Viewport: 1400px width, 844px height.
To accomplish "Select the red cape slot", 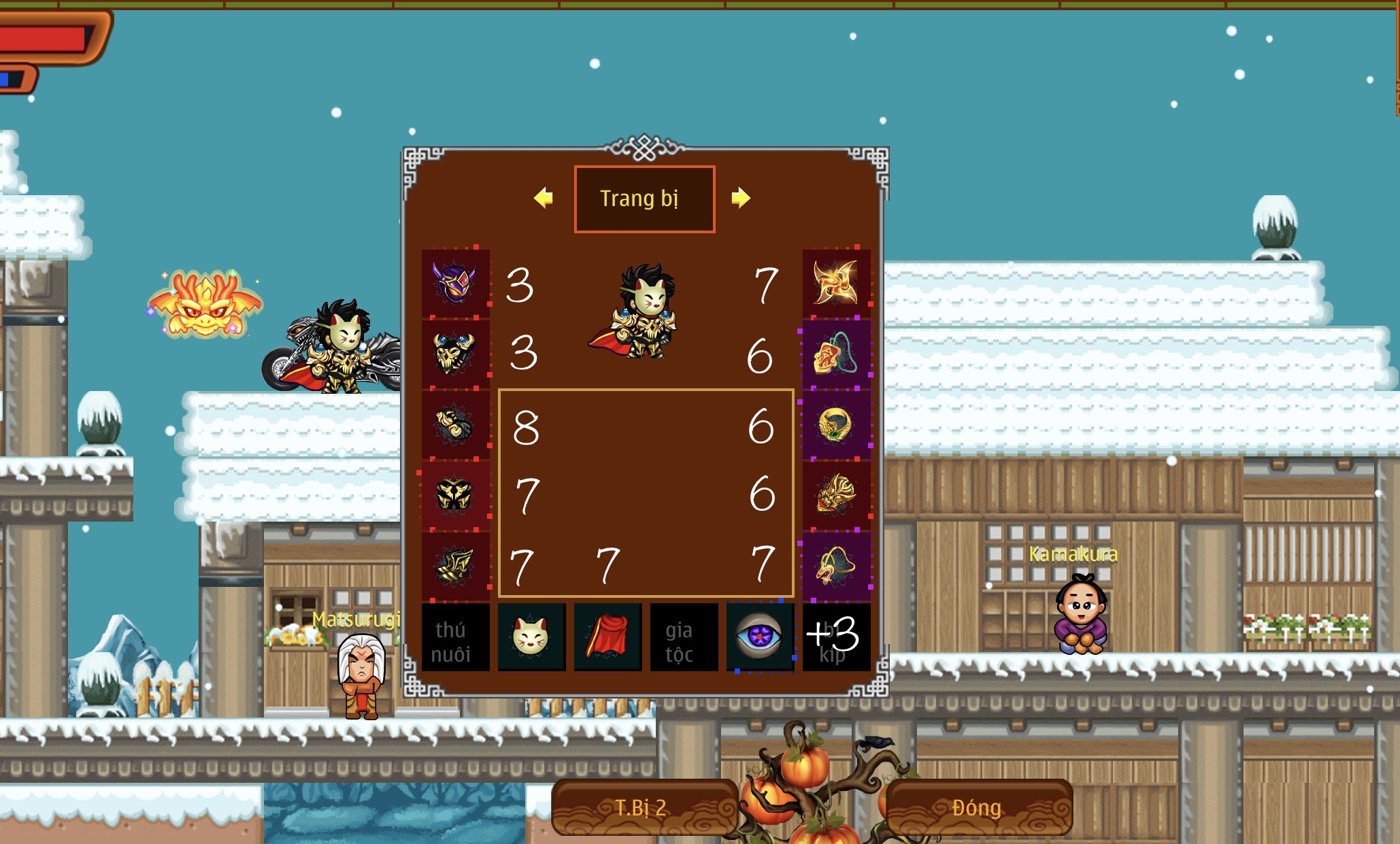I will click(x=607, y=637).
